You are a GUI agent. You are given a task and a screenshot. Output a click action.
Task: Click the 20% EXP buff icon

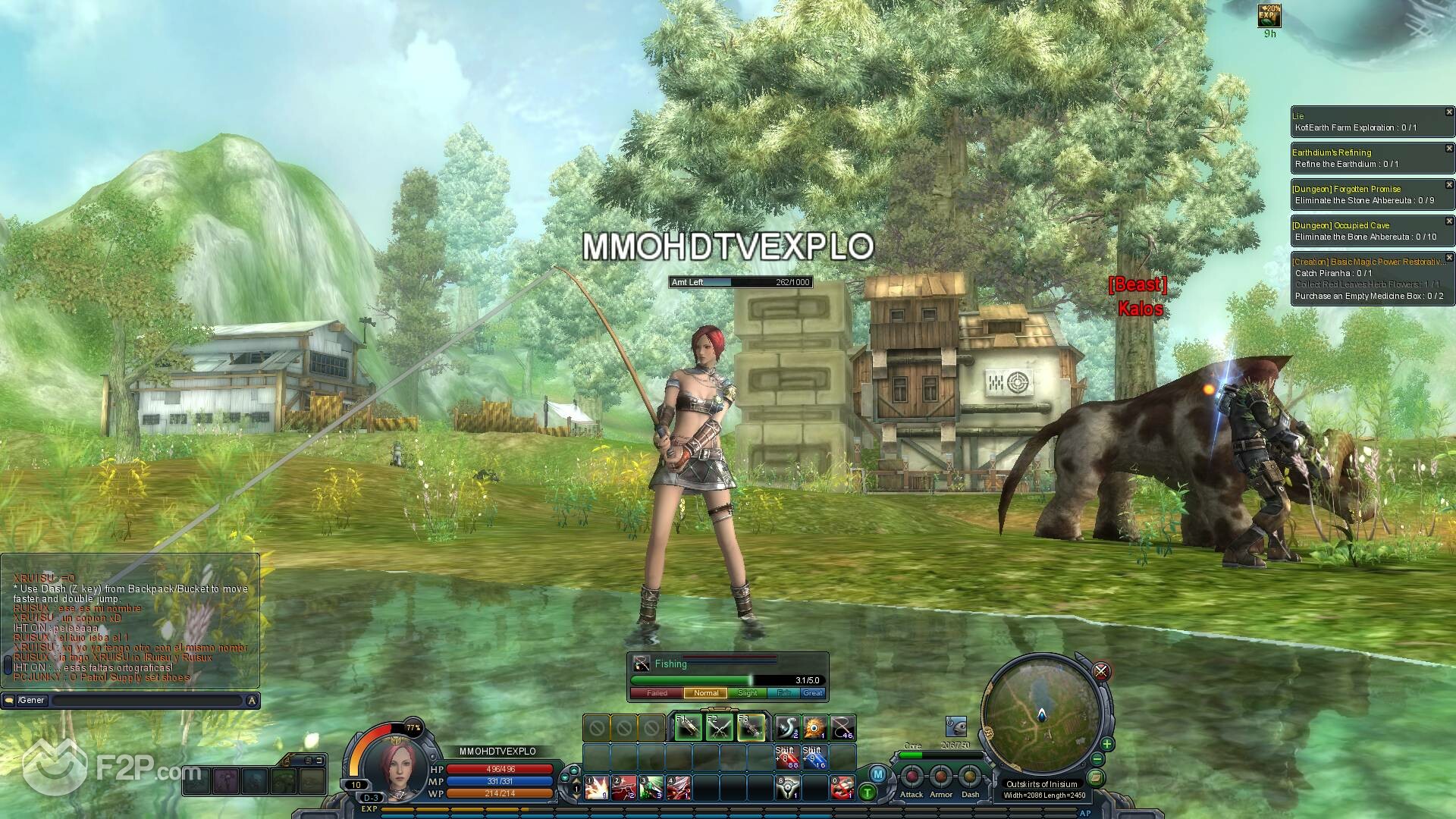click(1269, 15)
